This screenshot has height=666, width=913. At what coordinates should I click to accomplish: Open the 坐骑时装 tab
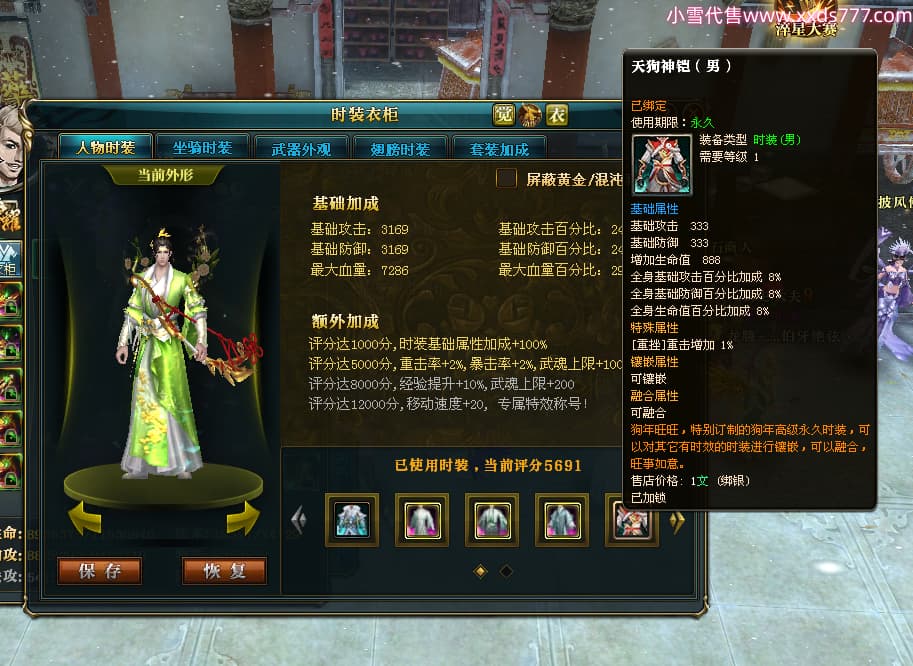coord(202,148)
